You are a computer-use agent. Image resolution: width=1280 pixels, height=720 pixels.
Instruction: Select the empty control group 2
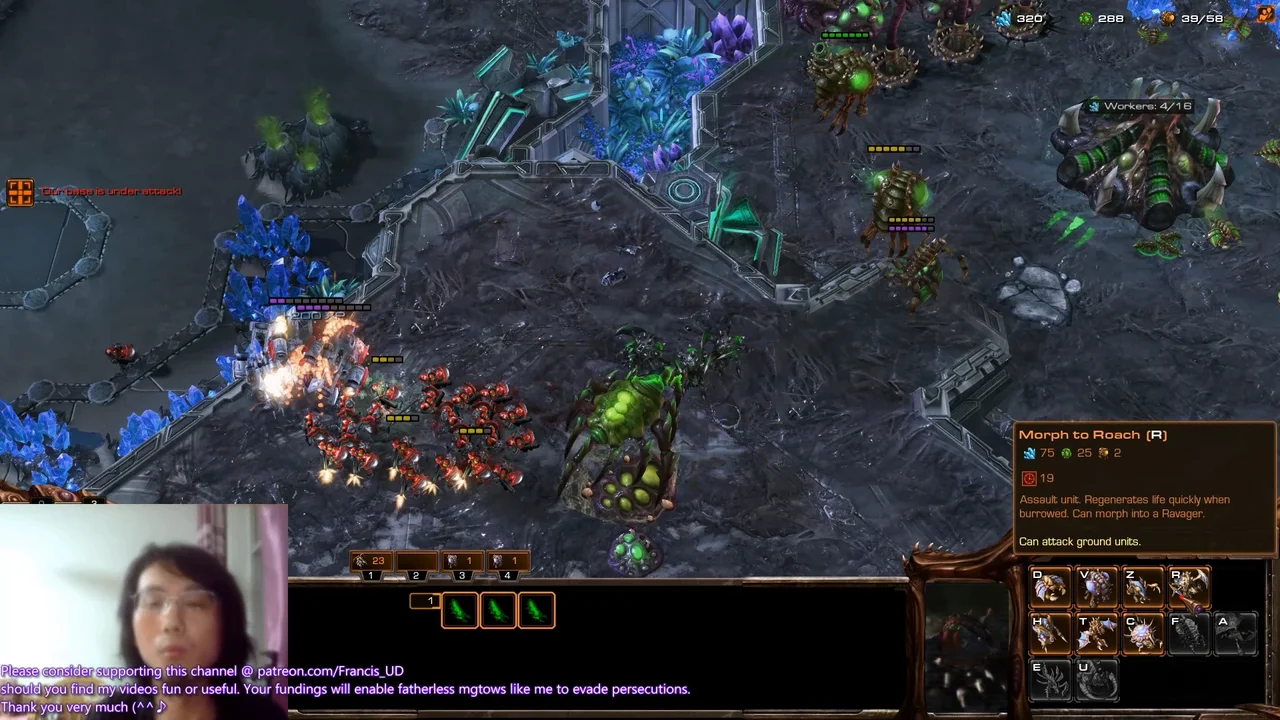coord(416,565)
